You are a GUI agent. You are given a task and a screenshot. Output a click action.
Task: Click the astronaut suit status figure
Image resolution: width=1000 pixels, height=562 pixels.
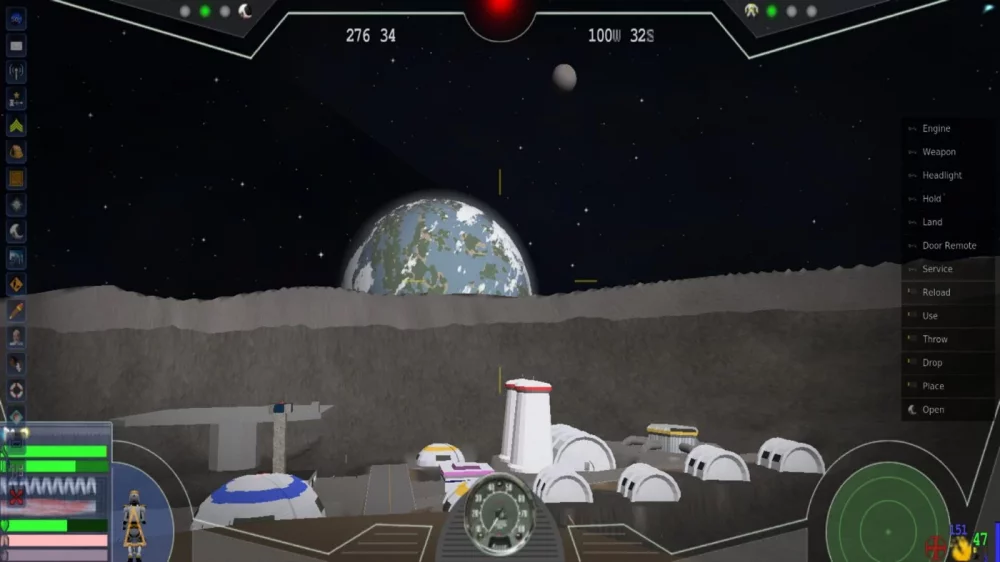tap(133, 520)
